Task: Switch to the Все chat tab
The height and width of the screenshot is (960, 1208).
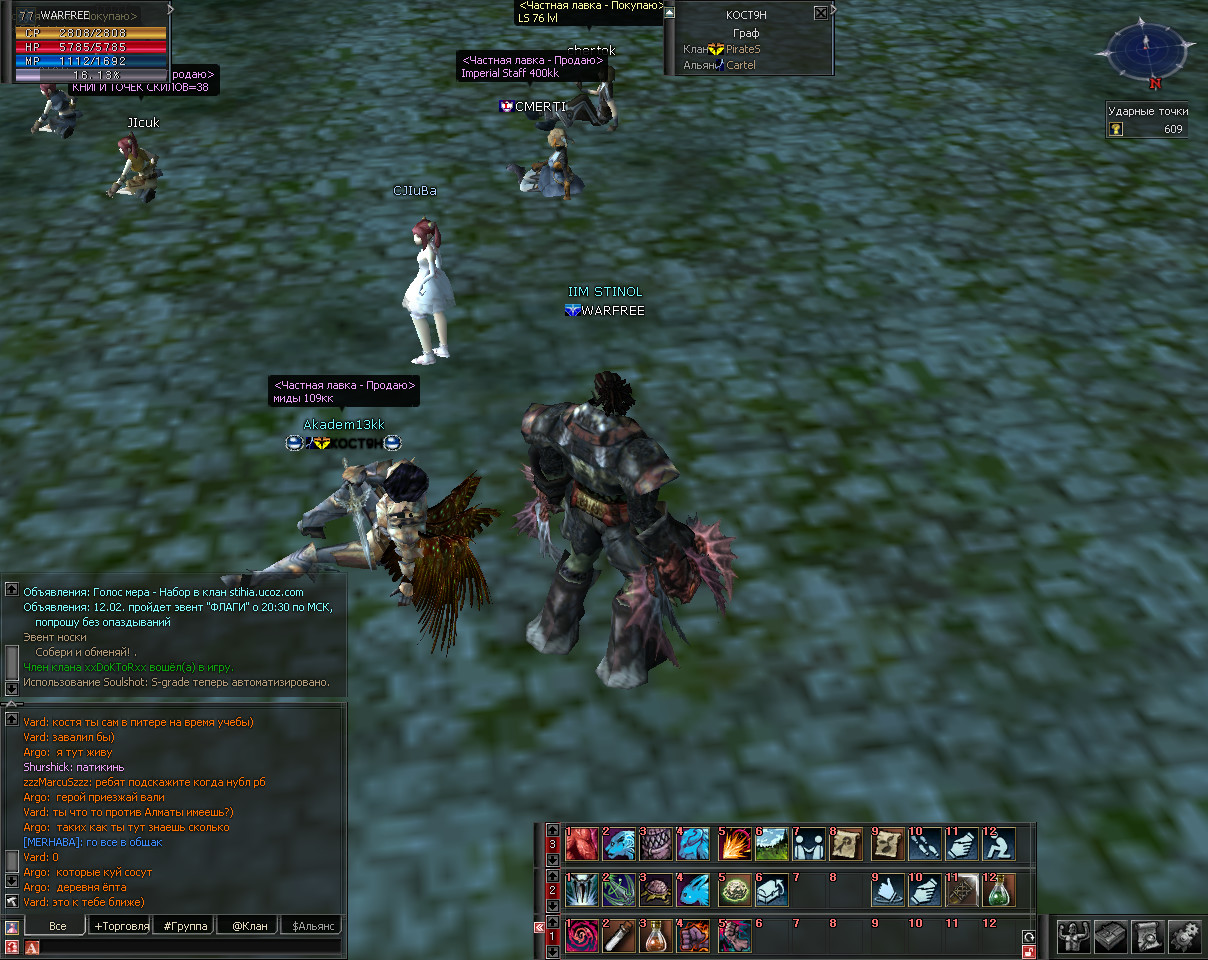Action: [x=57, y=926]
